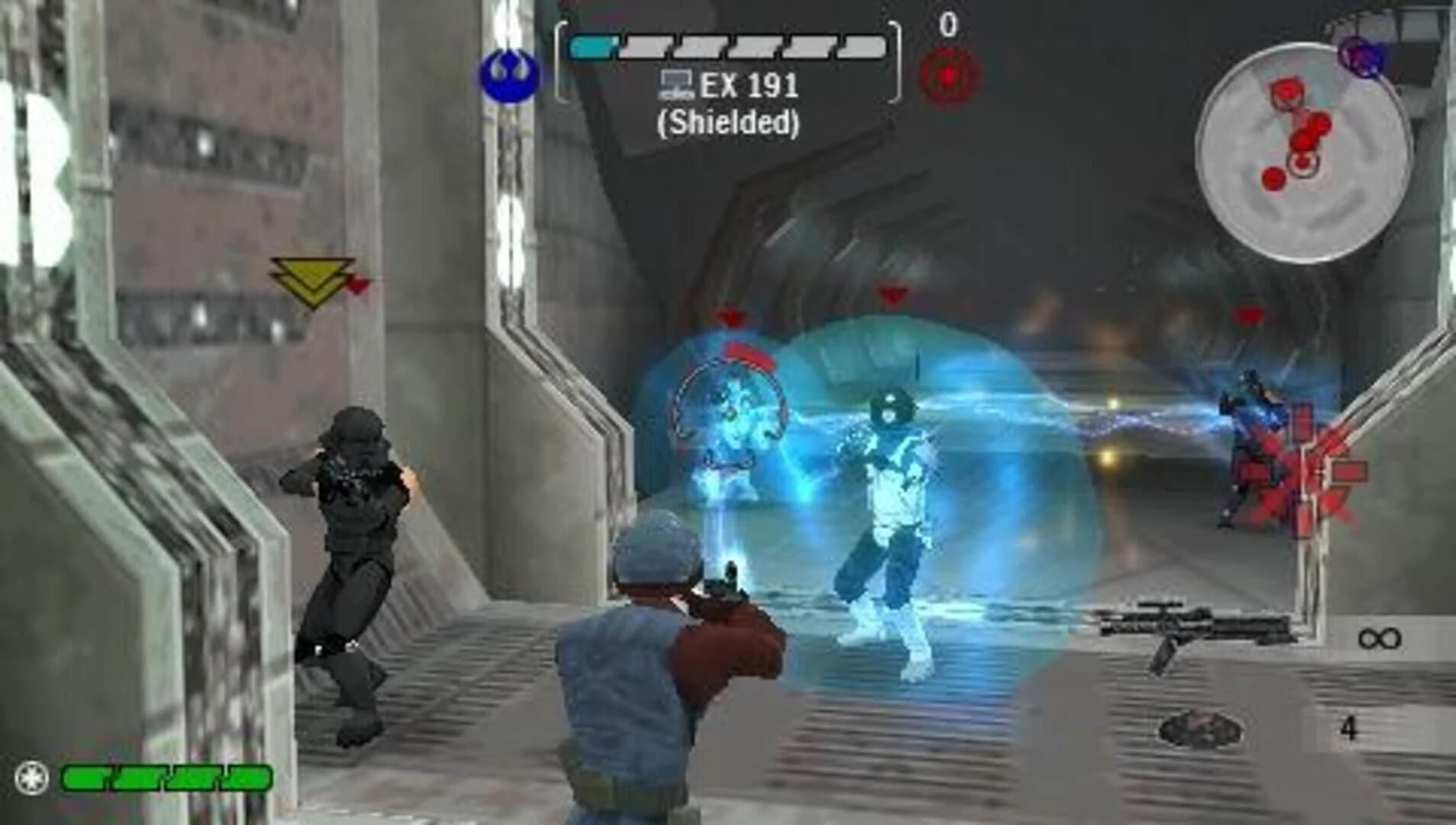Click the infinity ammo symbol
Viewport: 1456px width, 825px height.
click(x=1379, y=640)
